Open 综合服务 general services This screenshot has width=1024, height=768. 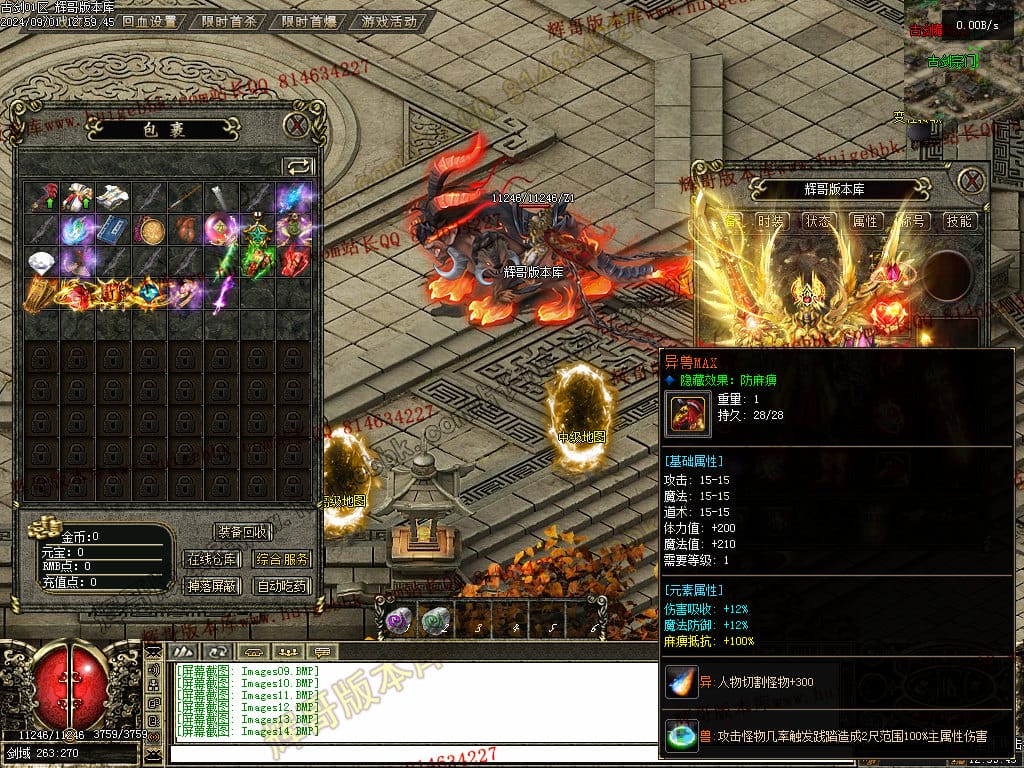coord(281,559)
